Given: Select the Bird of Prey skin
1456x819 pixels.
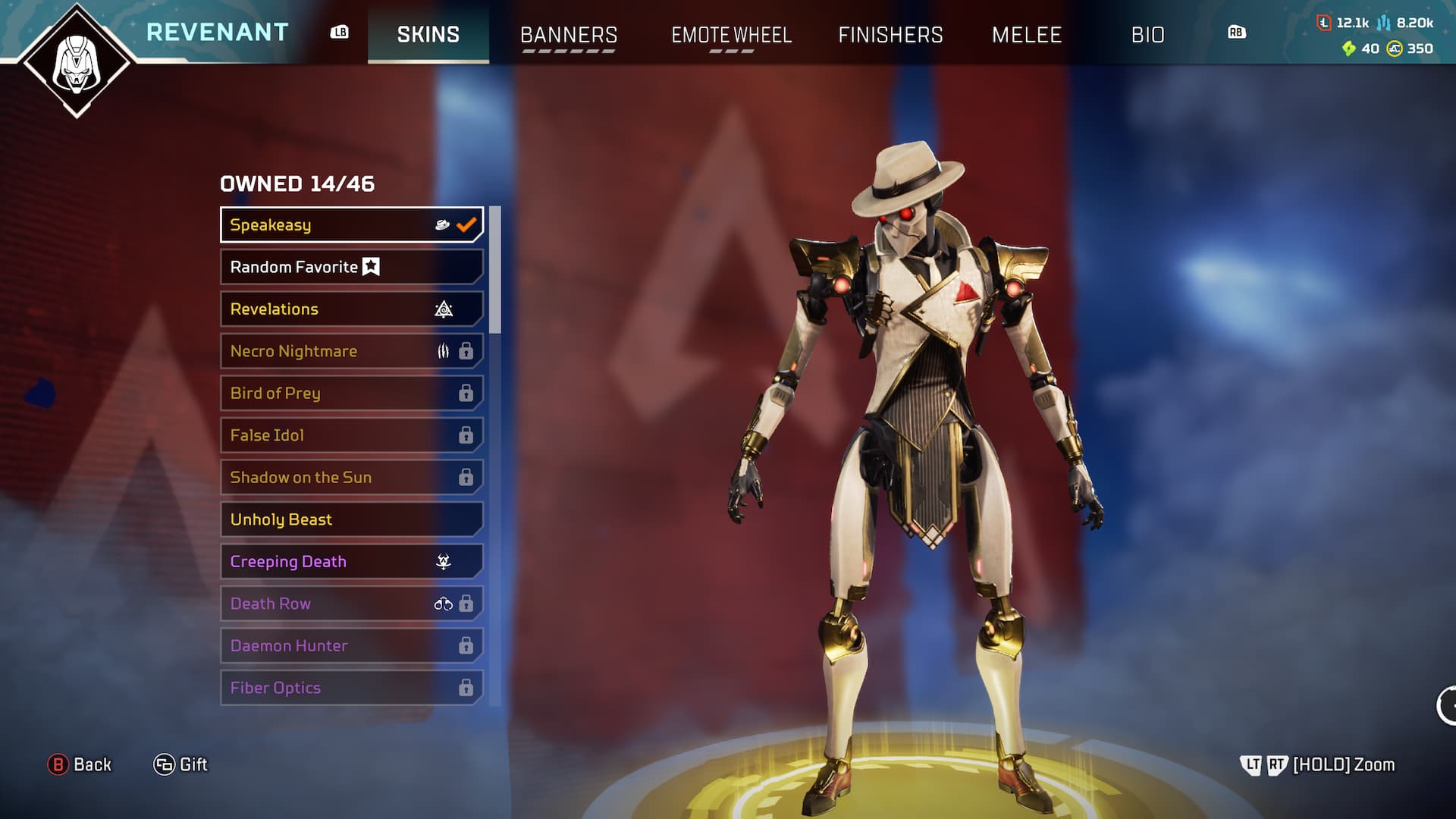Looking at the screenshot, I should pos(351,394).
